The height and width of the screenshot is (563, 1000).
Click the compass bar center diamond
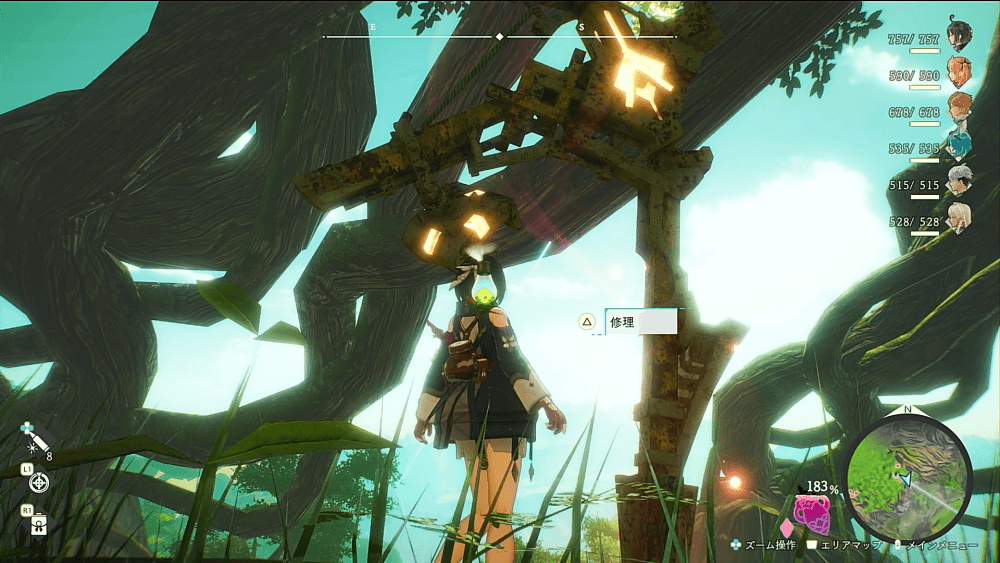coord(499,37)
